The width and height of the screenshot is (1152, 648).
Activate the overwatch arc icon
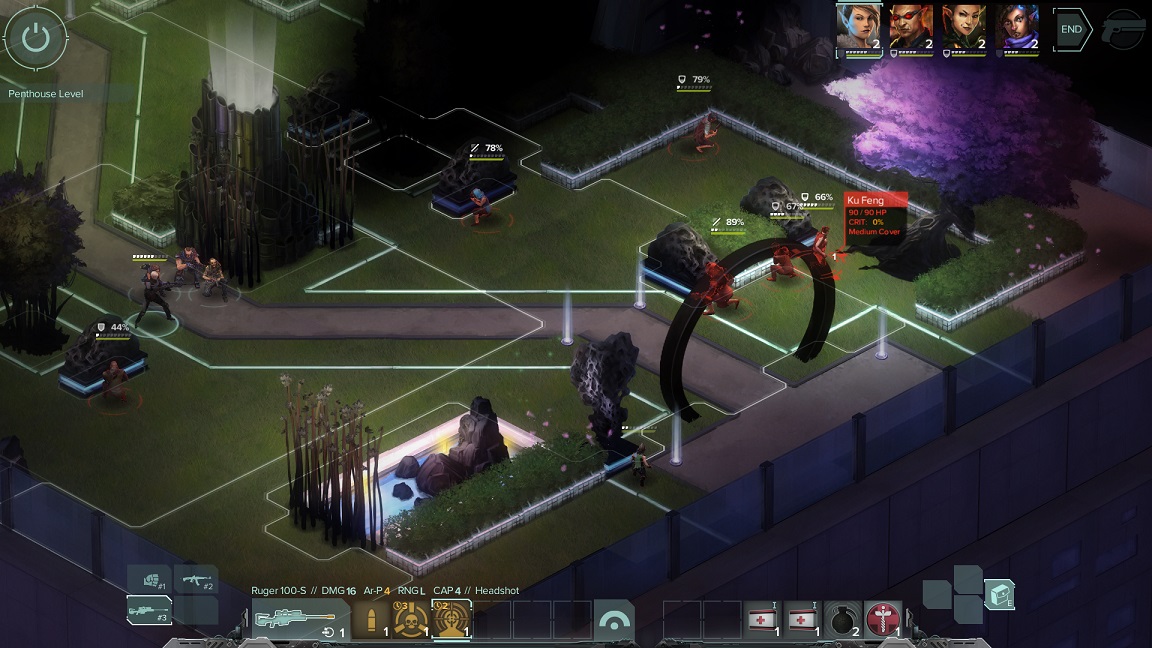click(613, 620)
